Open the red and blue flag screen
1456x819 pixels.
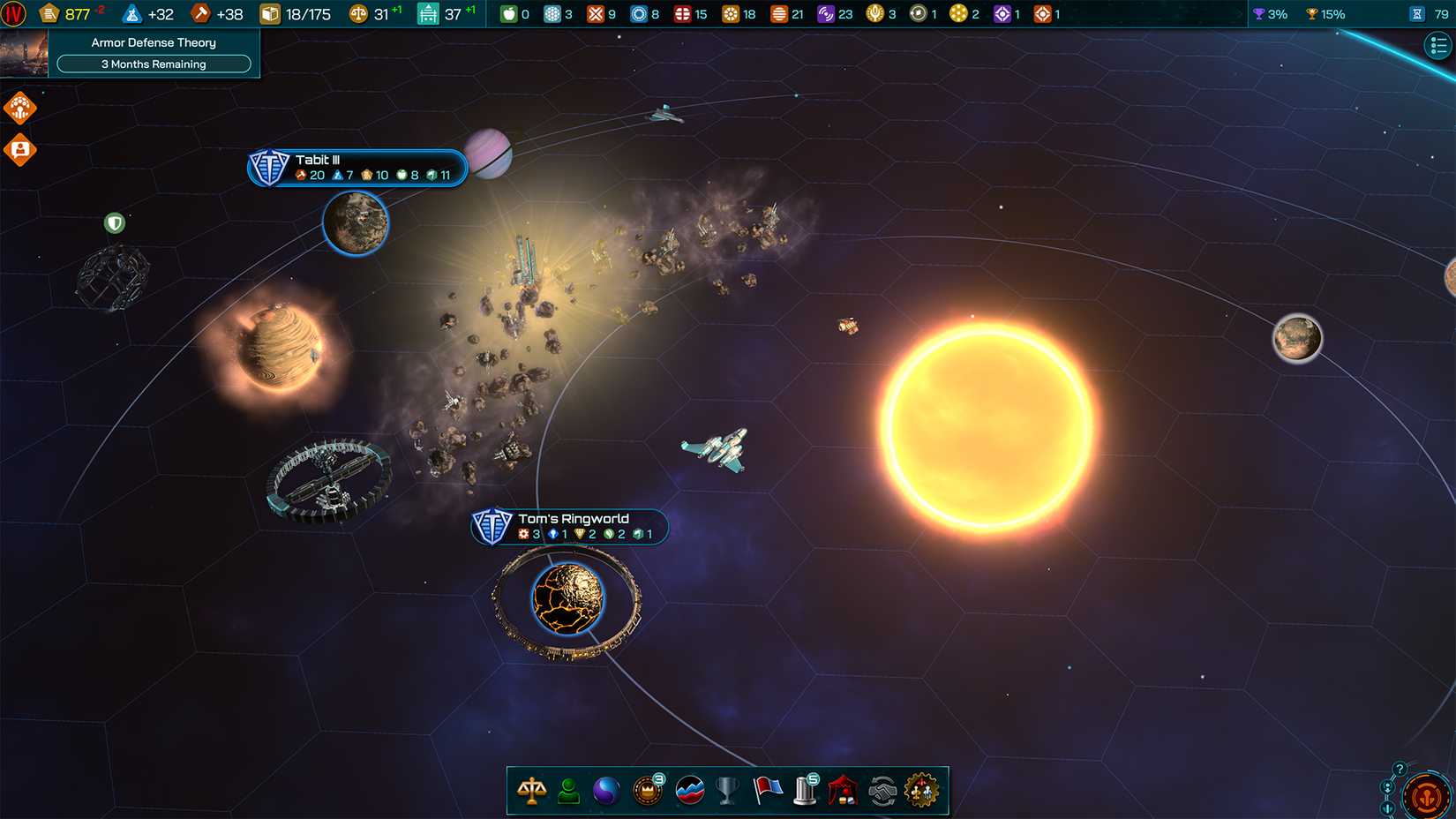point(767,791)
